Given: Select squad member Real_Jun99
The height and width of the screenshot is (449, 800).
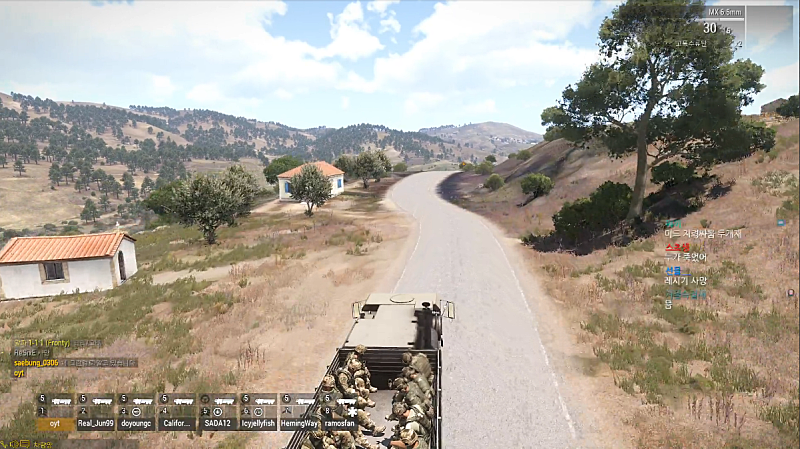Looking at the screenshot, I should [x=96, y=422].
